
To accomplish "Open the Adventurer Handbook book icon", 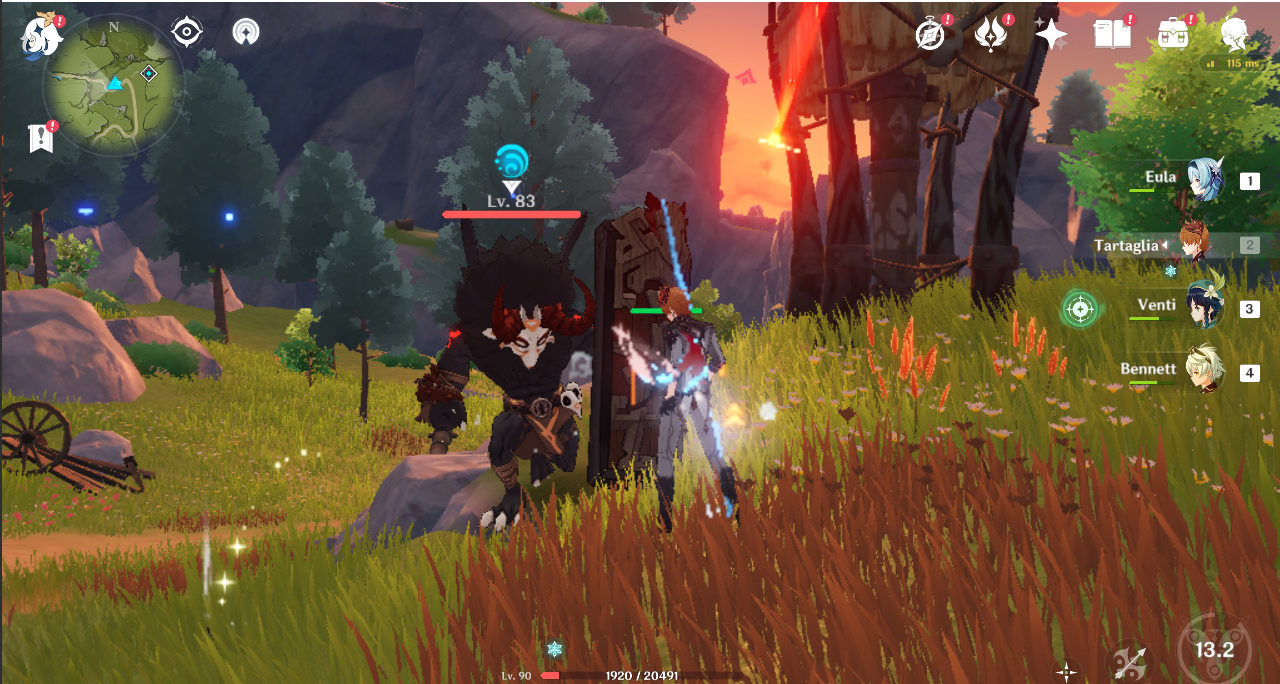I will point(1111,35).
